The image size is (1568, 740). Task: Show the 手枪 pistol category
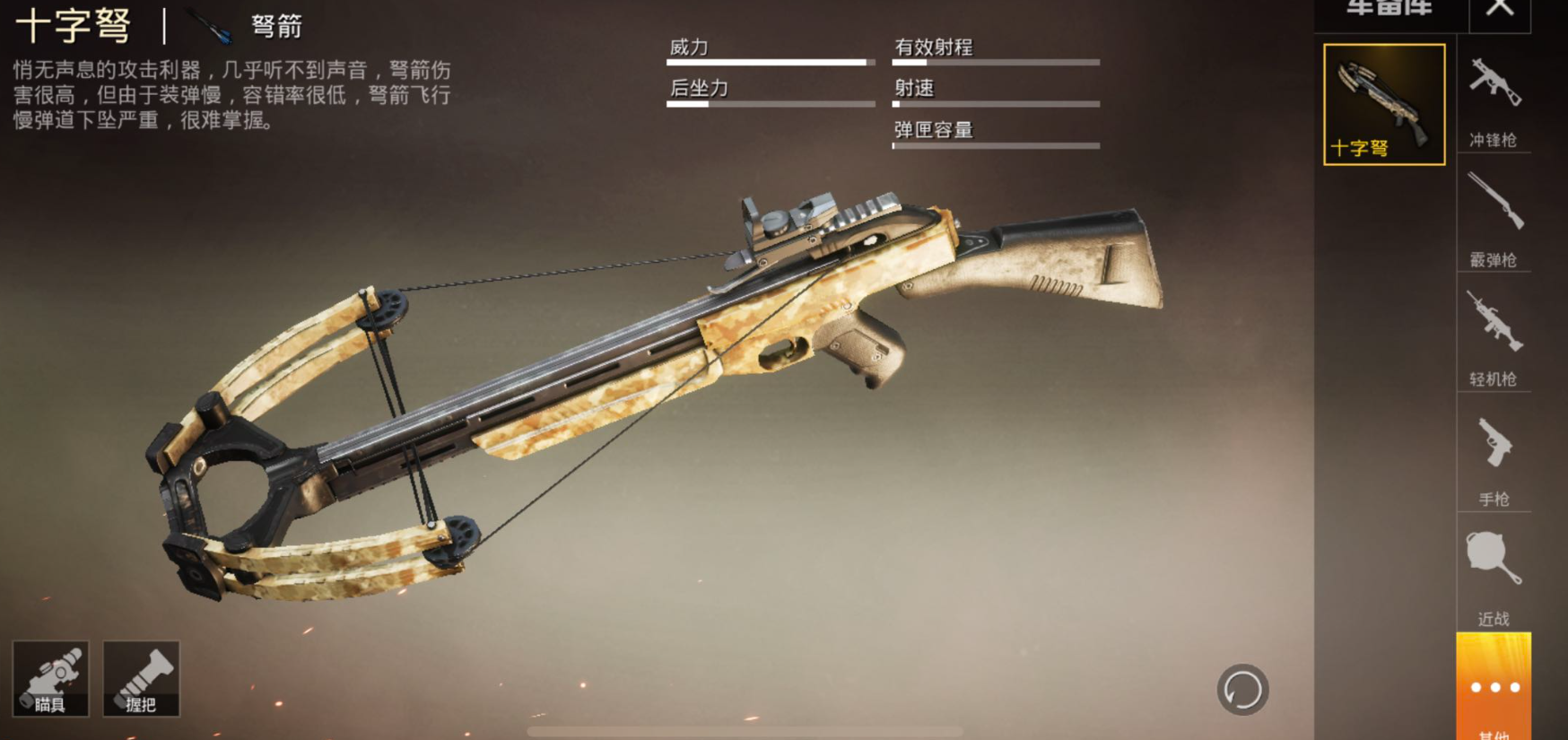click(1494, 457)
